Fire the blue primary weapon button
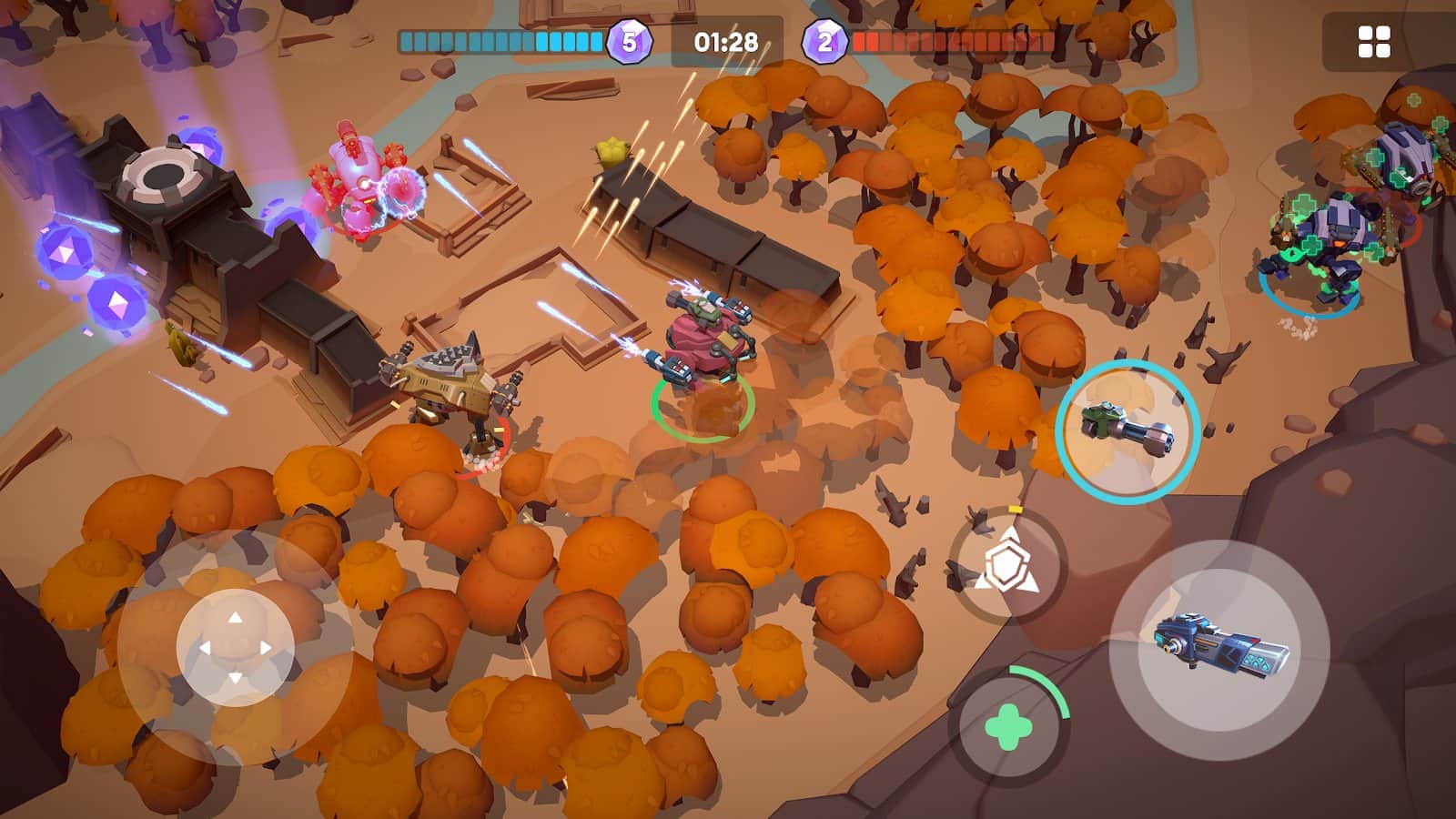Viewport: 1456px width, 819px height. point(1219,649)
